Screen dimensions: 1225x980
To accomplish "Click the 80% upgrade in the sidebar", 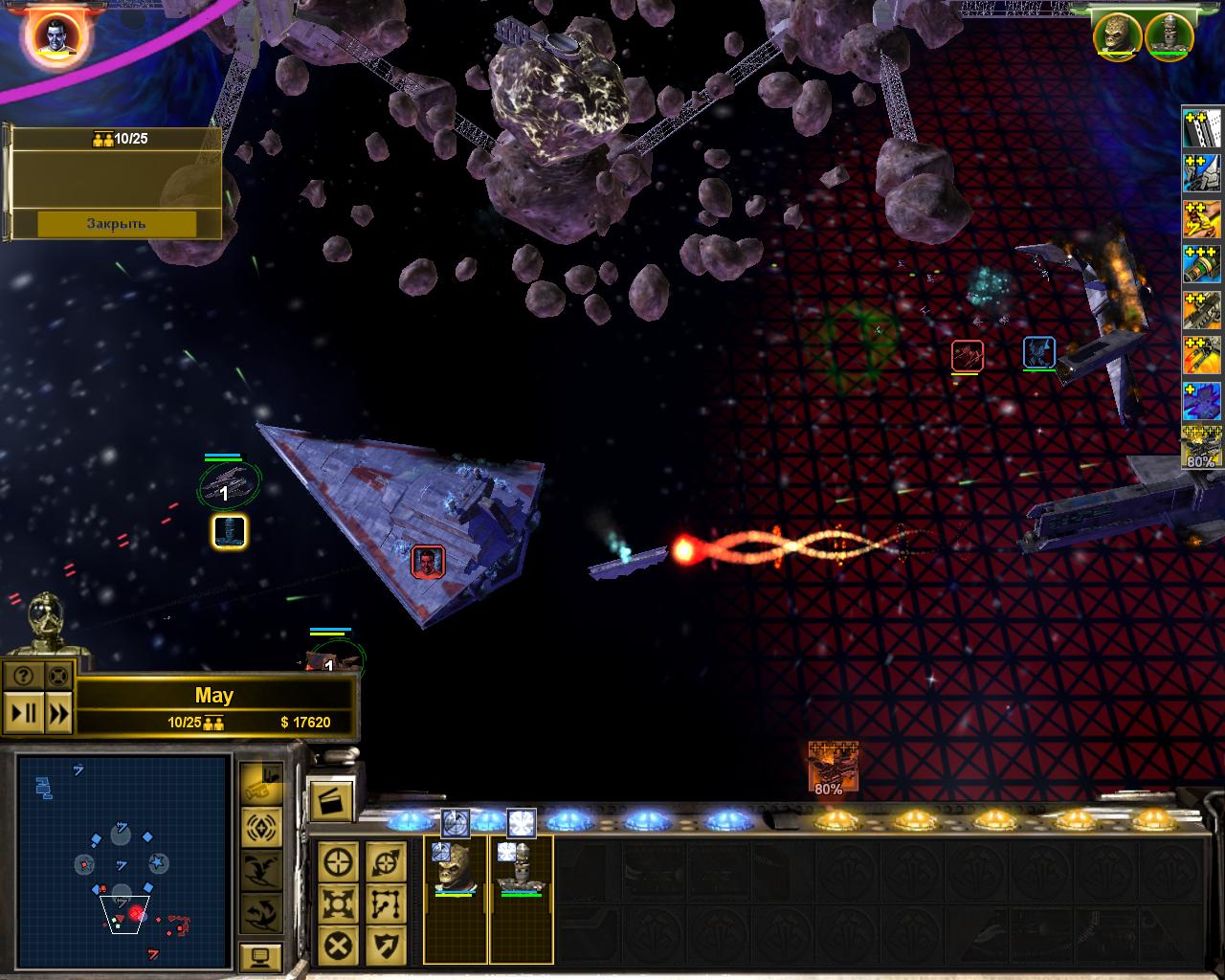I will point(1201,447).
